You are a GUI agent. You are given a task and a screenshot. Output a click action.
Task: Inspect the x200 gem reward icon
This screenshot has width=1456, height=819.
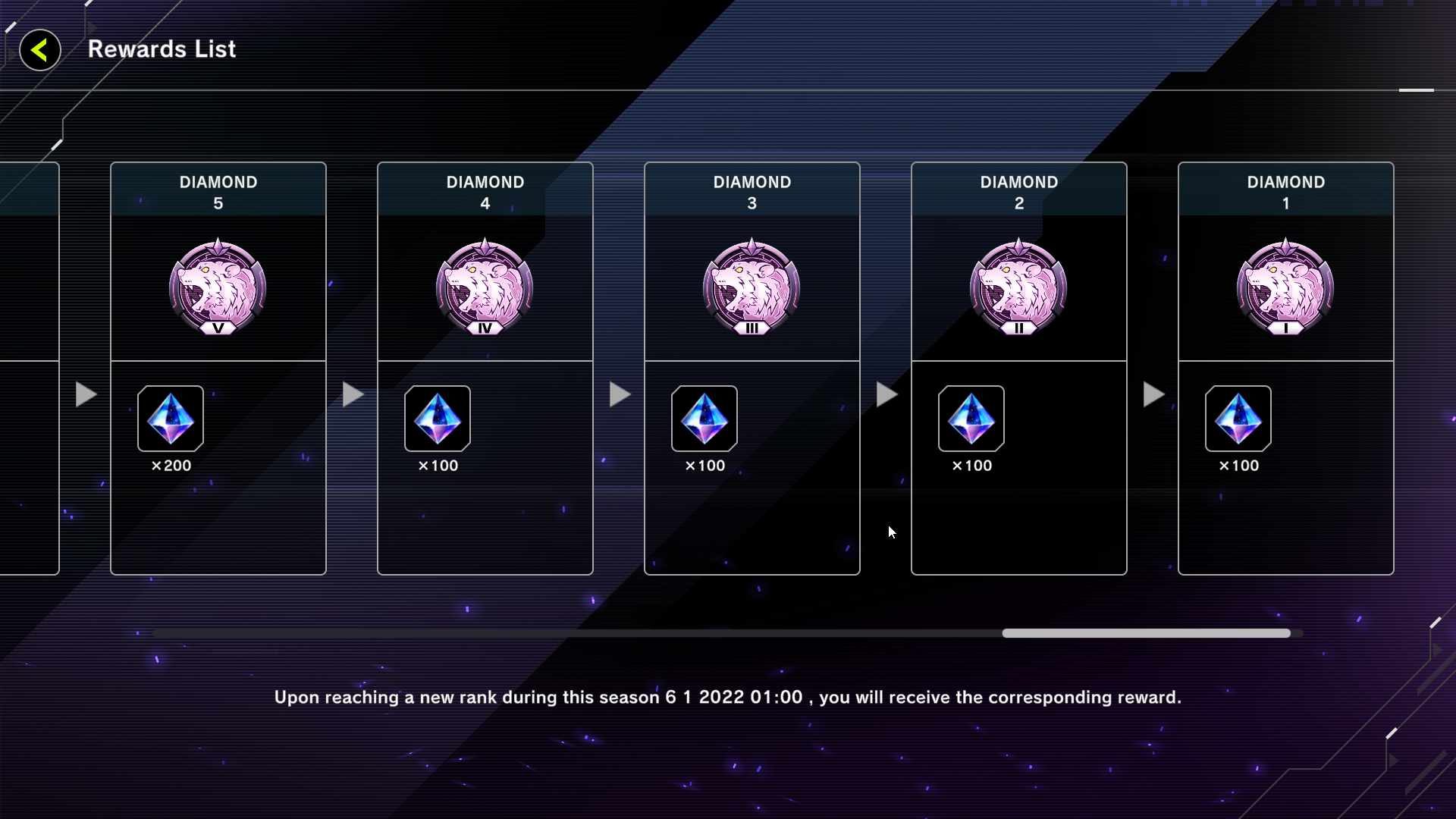[x=171, y=419]
